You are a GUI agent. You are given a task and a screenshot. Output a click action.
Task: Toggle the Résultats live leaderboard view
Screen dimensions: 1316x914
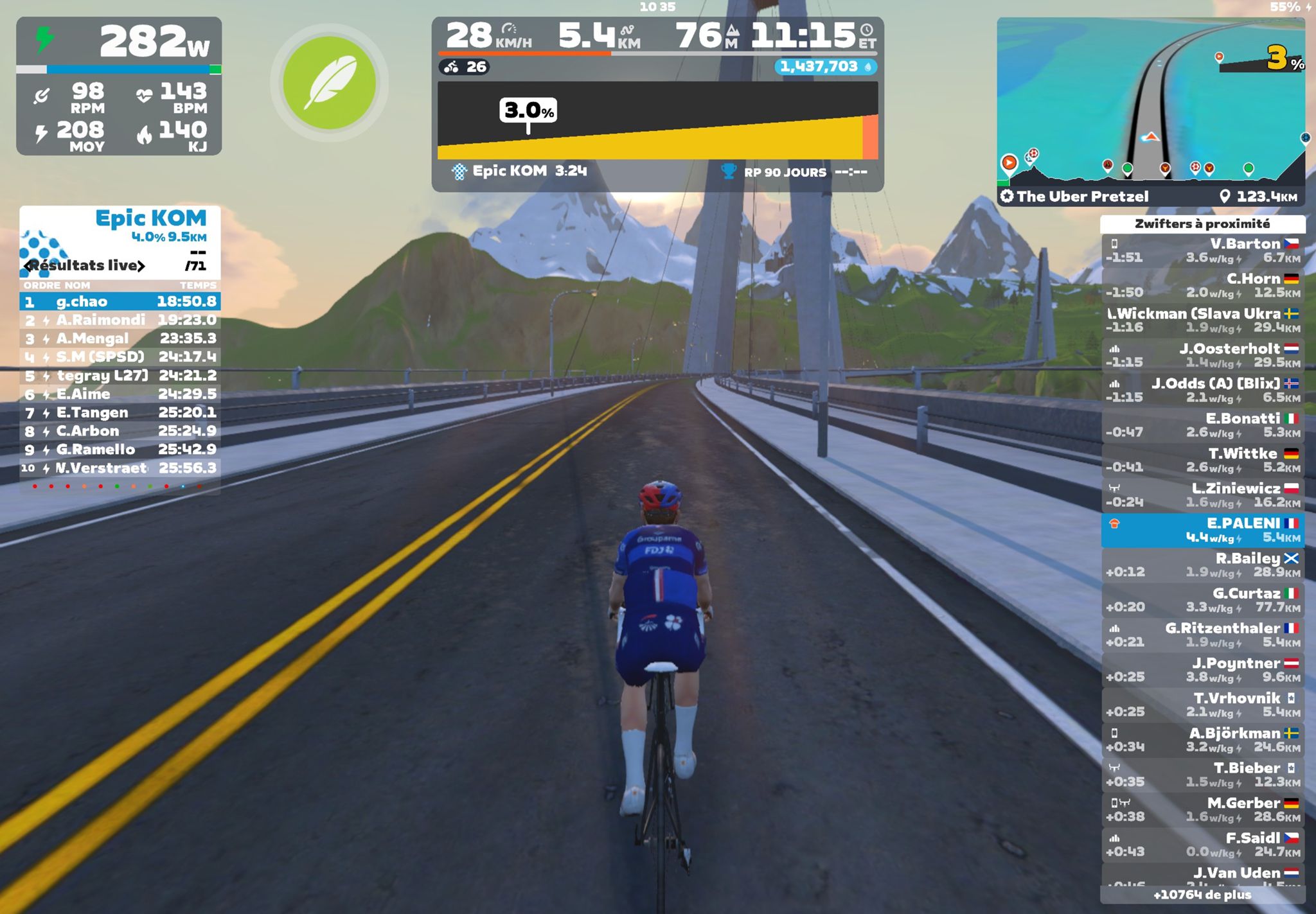click(x=85, y=265)
